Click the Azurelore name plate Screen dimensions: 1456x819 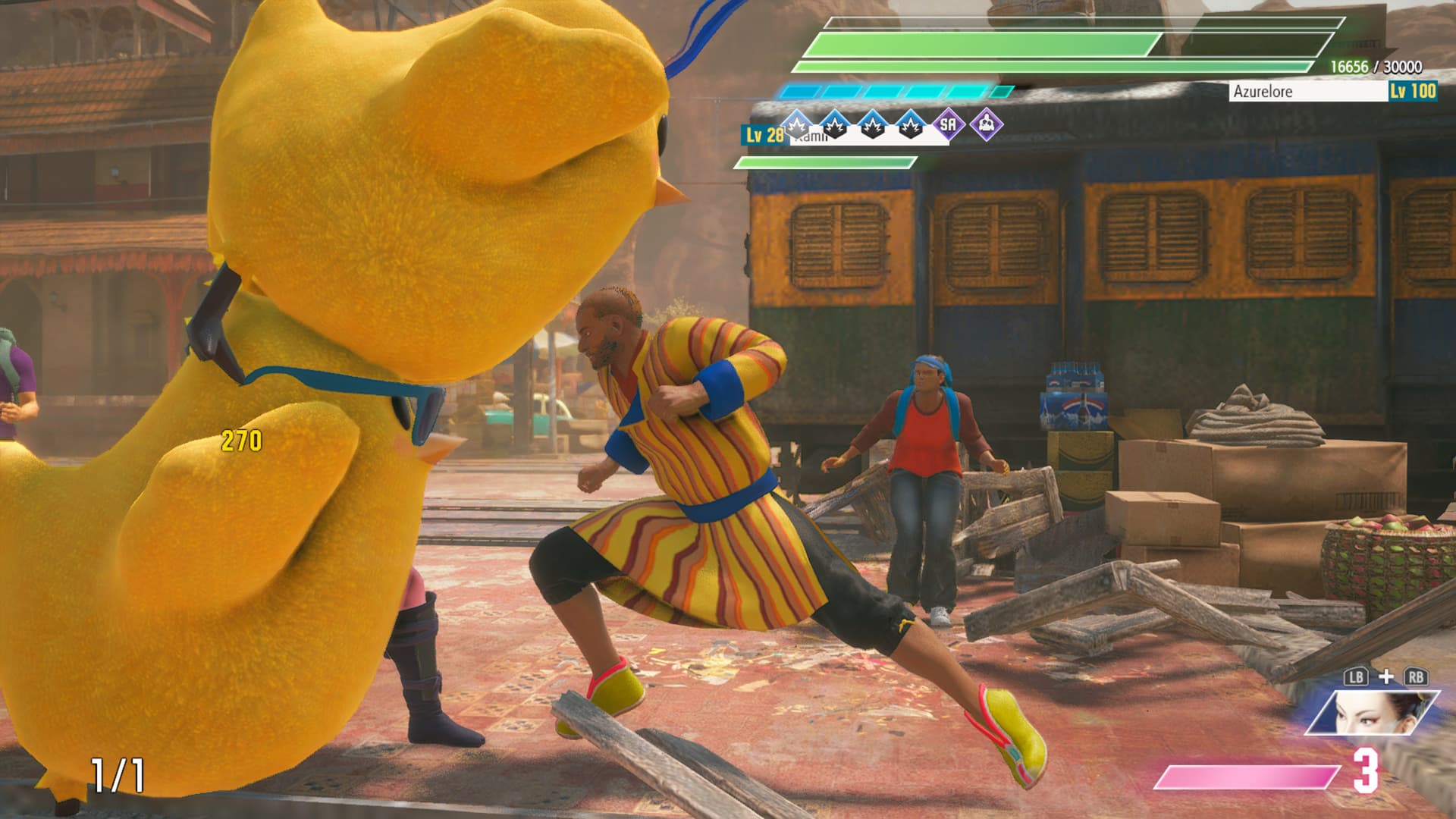(x=1307, y=92)
